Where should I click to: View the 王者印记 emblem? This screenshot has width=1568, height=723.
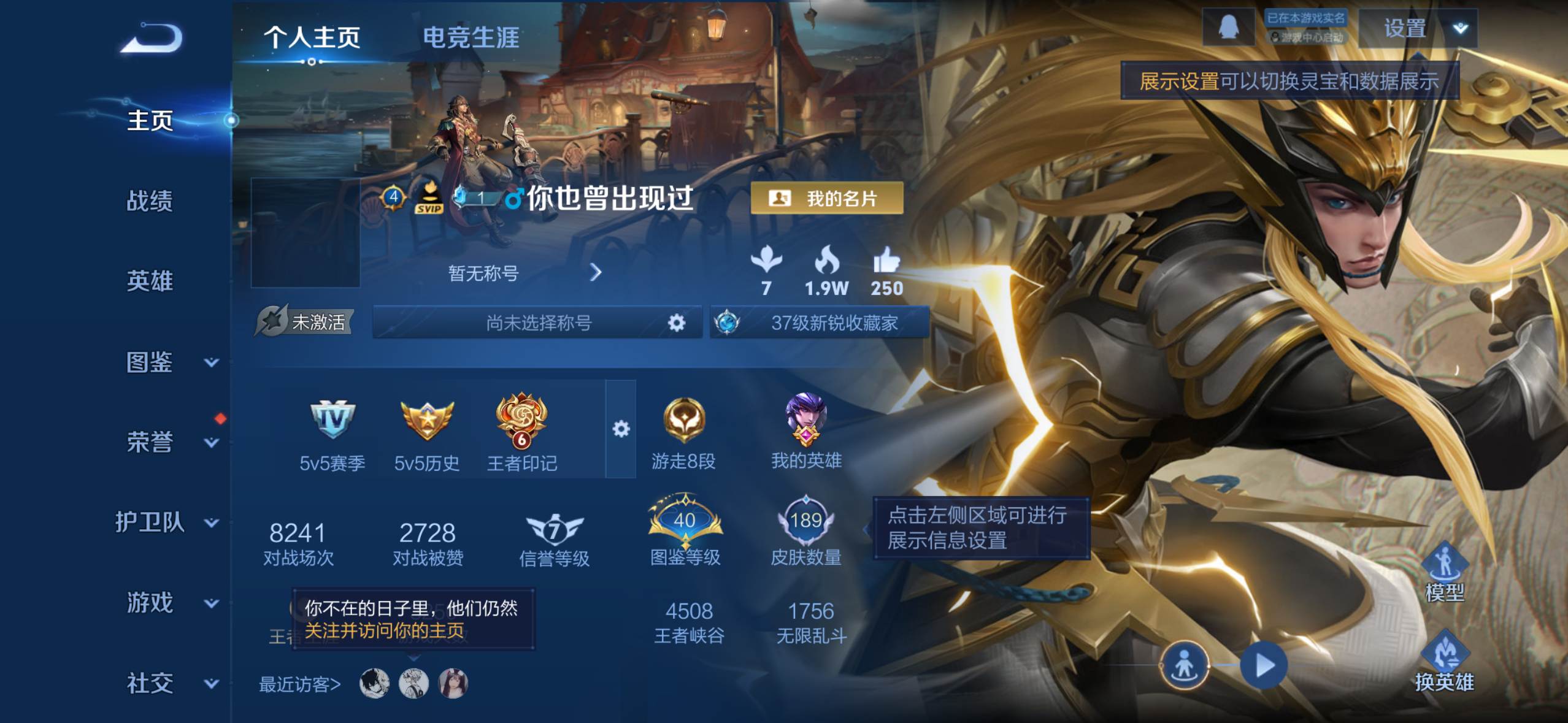pos(521,431)
